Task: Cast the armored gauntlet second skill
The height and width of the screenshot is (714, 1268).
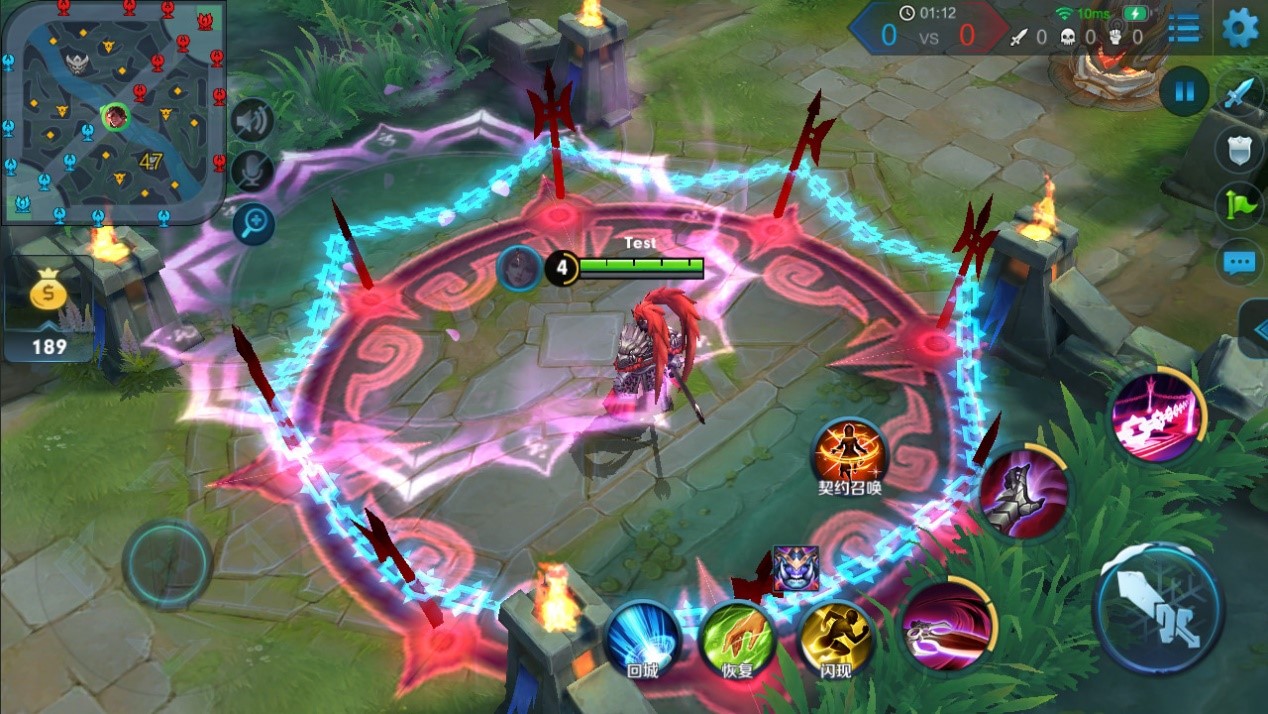Action: [1023, 492]
